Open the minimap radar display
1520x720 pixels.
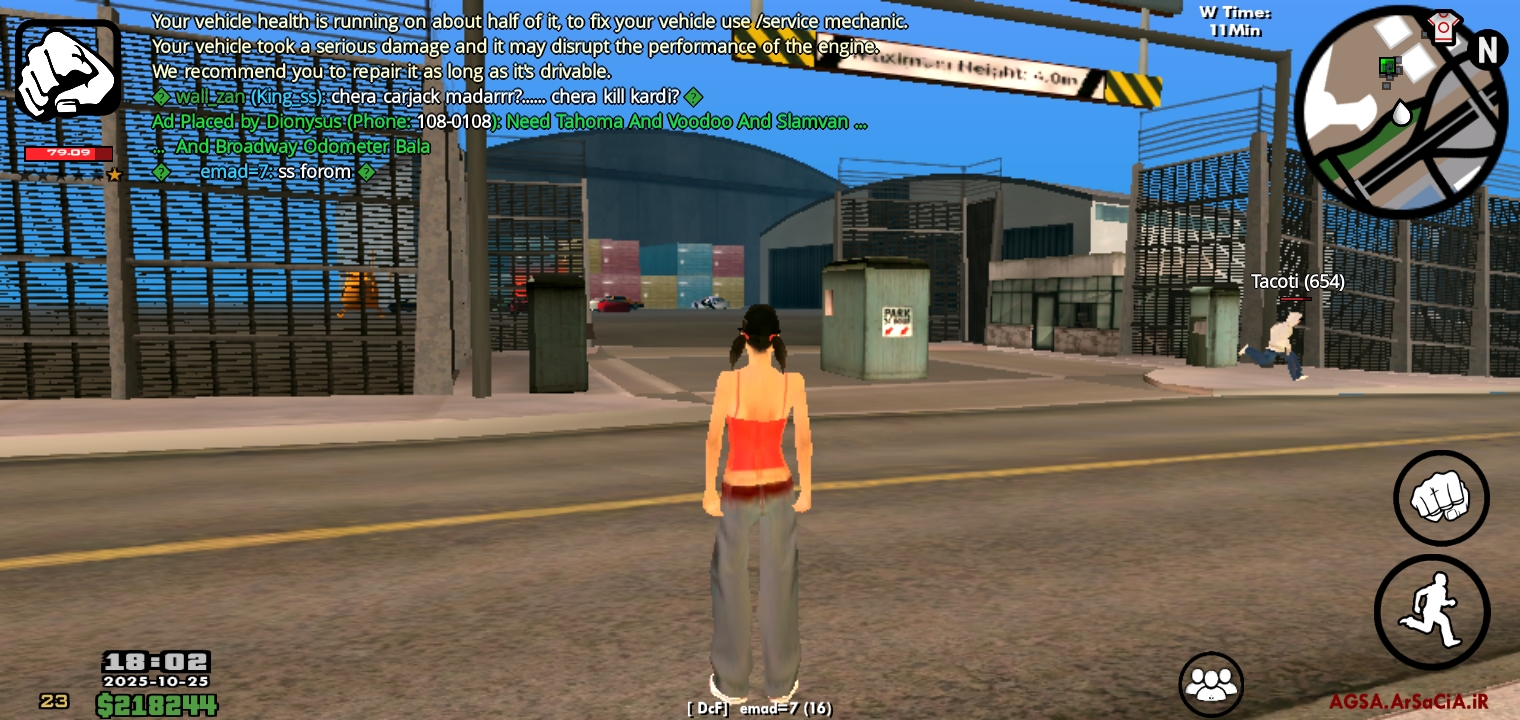point(1400,110)
